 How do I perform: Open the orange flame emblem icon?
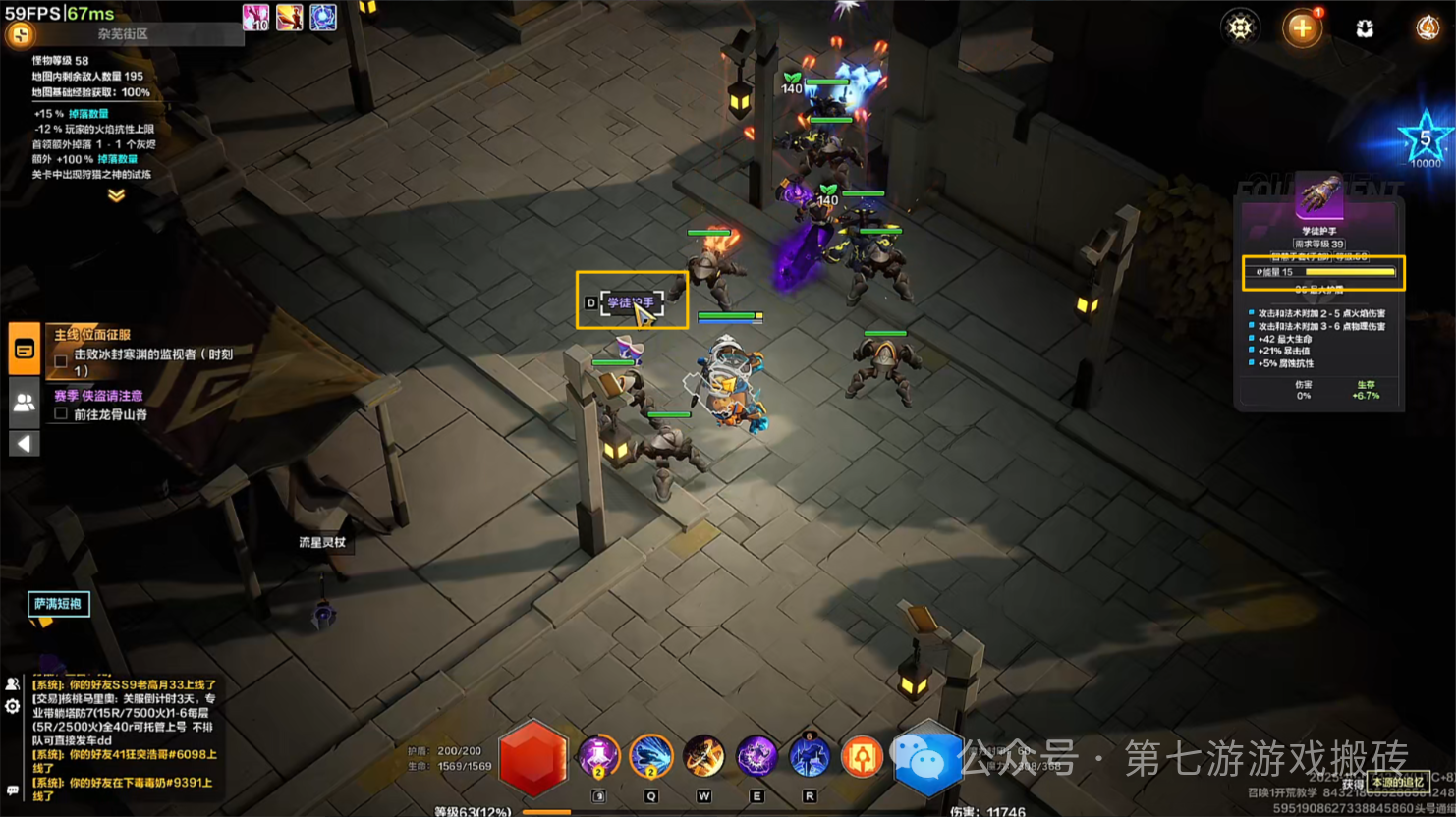coord(1427,27)
